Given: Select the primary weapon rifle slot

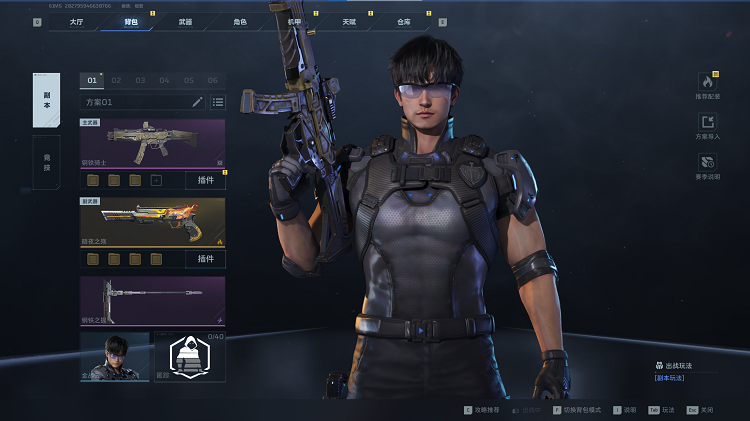Looking at the screenshot, I should pos(152,143).
